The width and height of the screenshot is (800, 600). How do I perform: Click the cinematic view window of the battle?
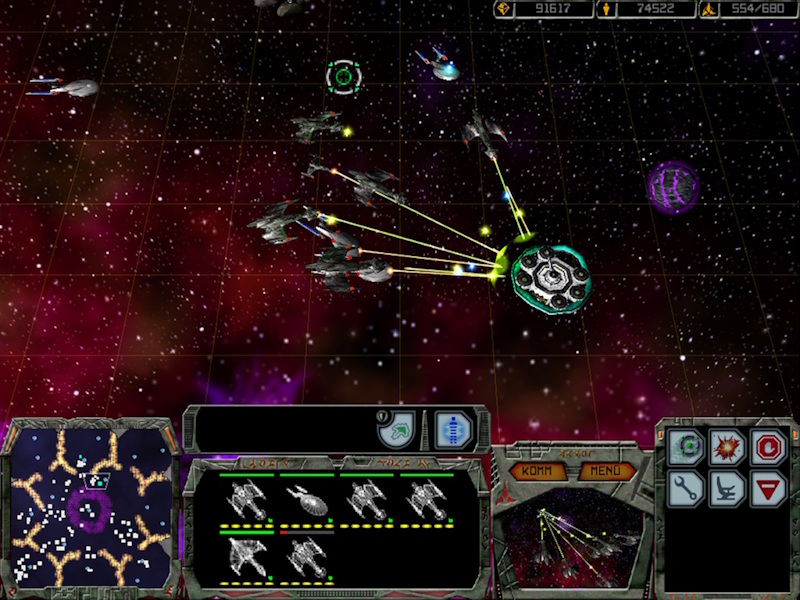point(570,538)
